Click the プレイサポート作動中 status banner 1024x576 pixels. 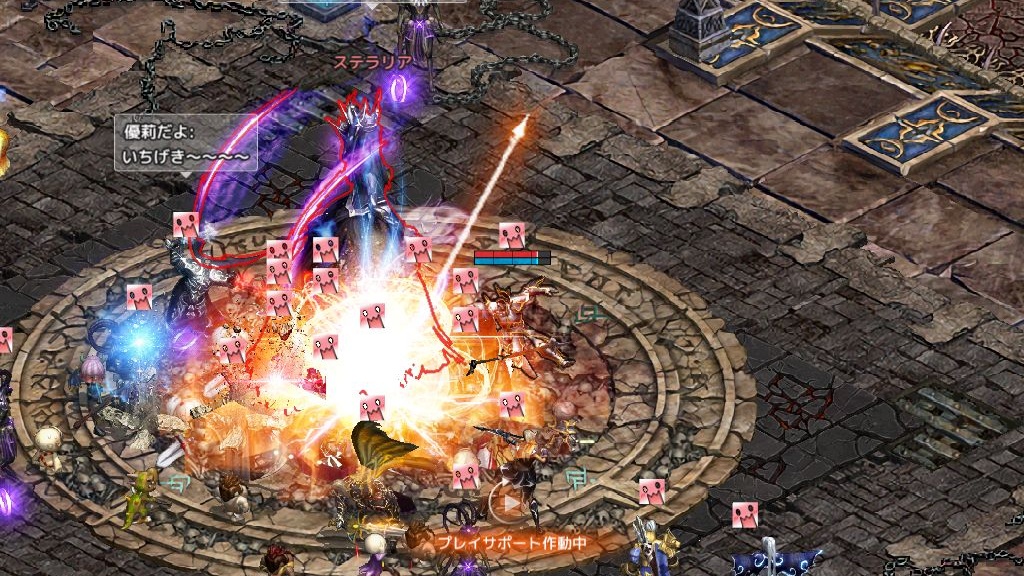(x=510, y=543)
